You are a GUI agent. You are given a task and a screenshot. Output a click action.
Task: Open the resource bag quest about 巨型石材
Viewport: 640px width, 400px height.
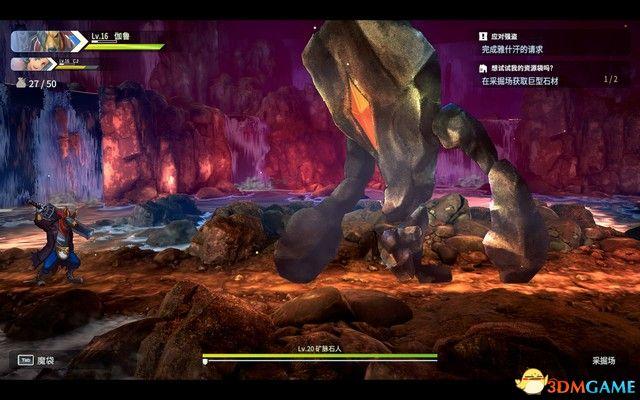point(540,72)
